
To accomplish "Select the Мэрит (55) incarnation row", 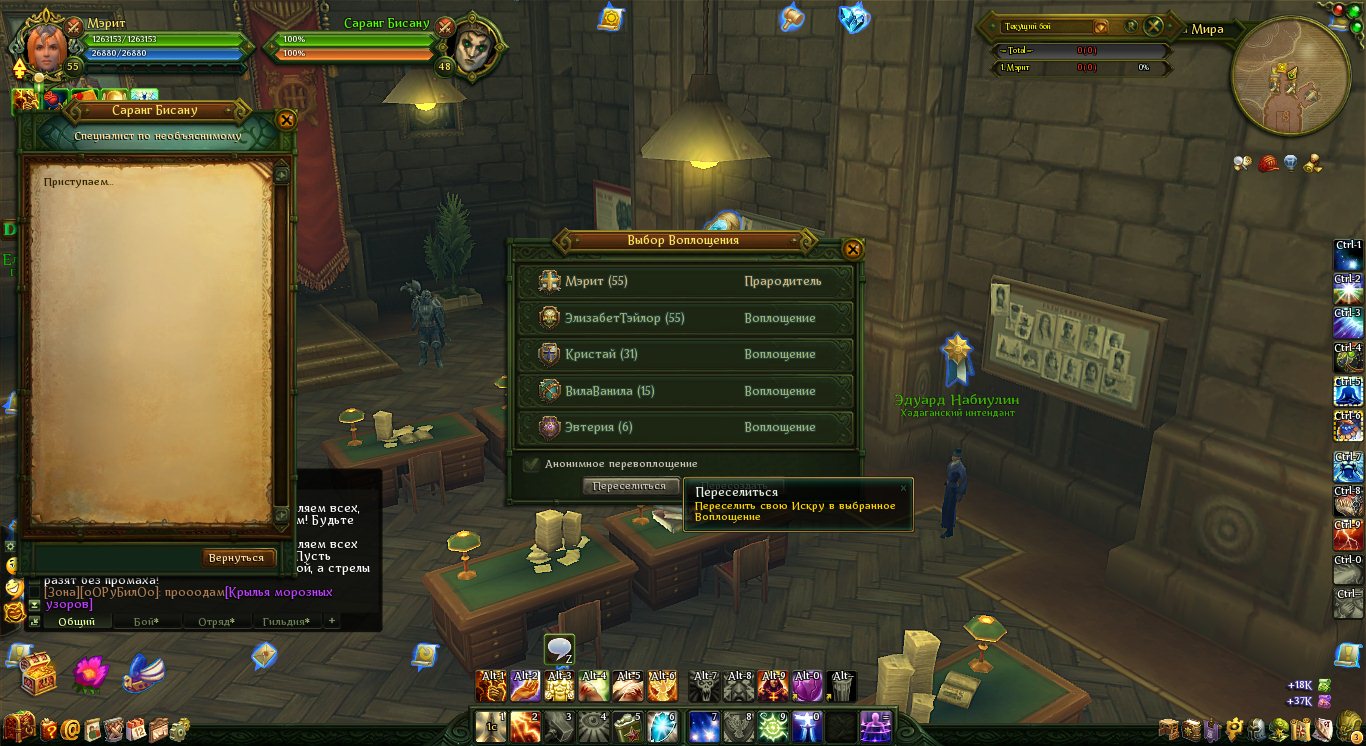I will (686, 282).
